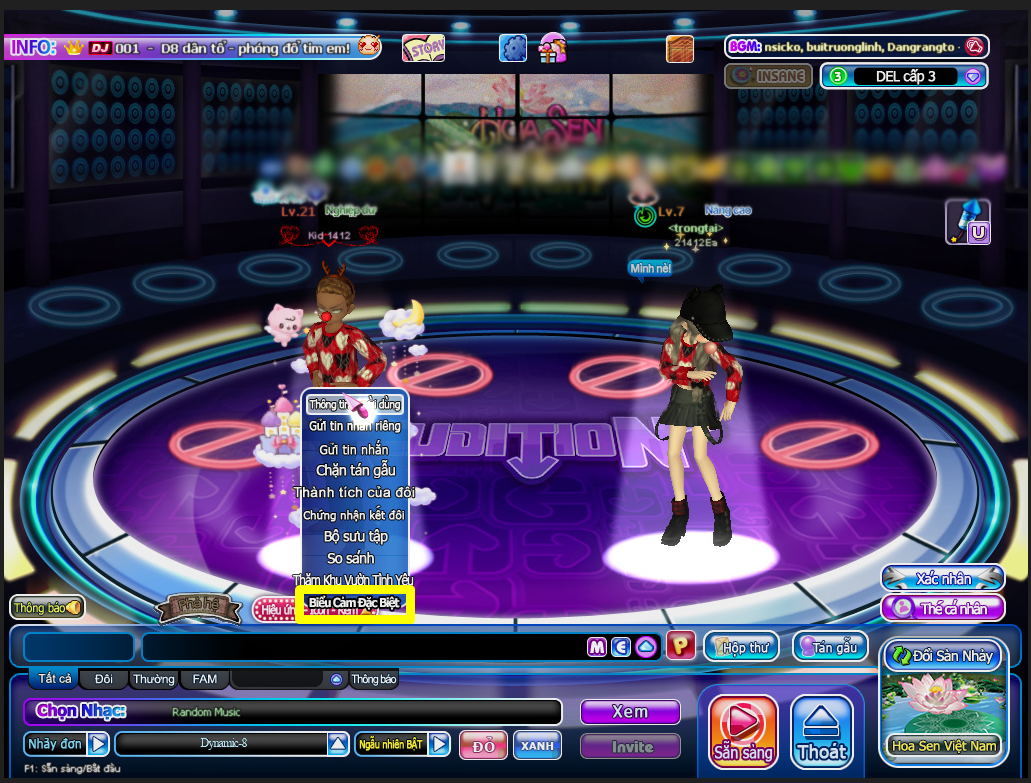Choose Biểu Cảm Đặc Biệt from the context menu
This screenshot has height=783, width=1031.
coord(354,603)
